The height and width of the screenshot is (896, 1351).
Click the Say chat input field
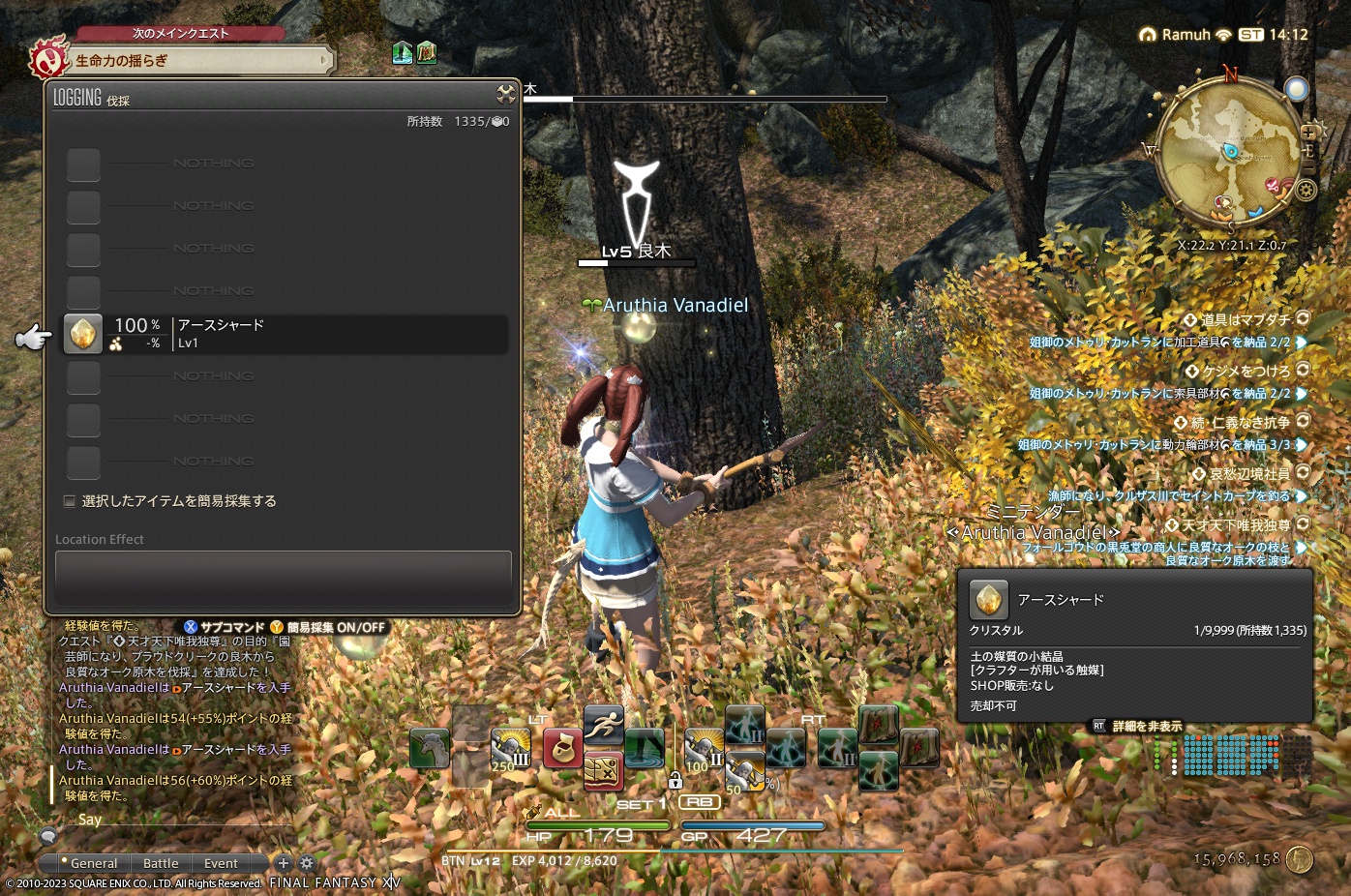point(155,820)
